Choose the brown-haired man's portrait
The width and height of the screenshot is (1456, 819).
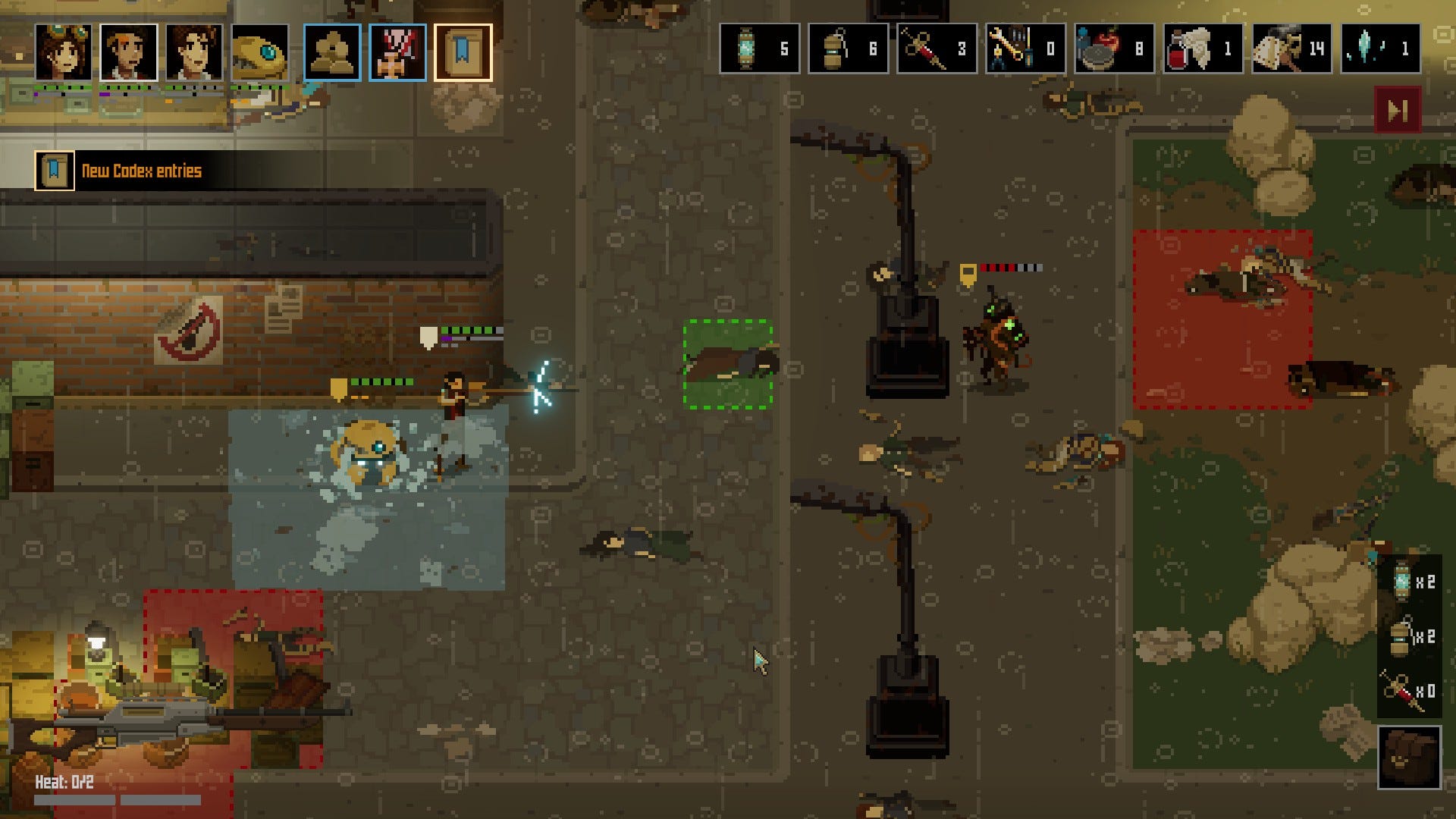point(195,52)
